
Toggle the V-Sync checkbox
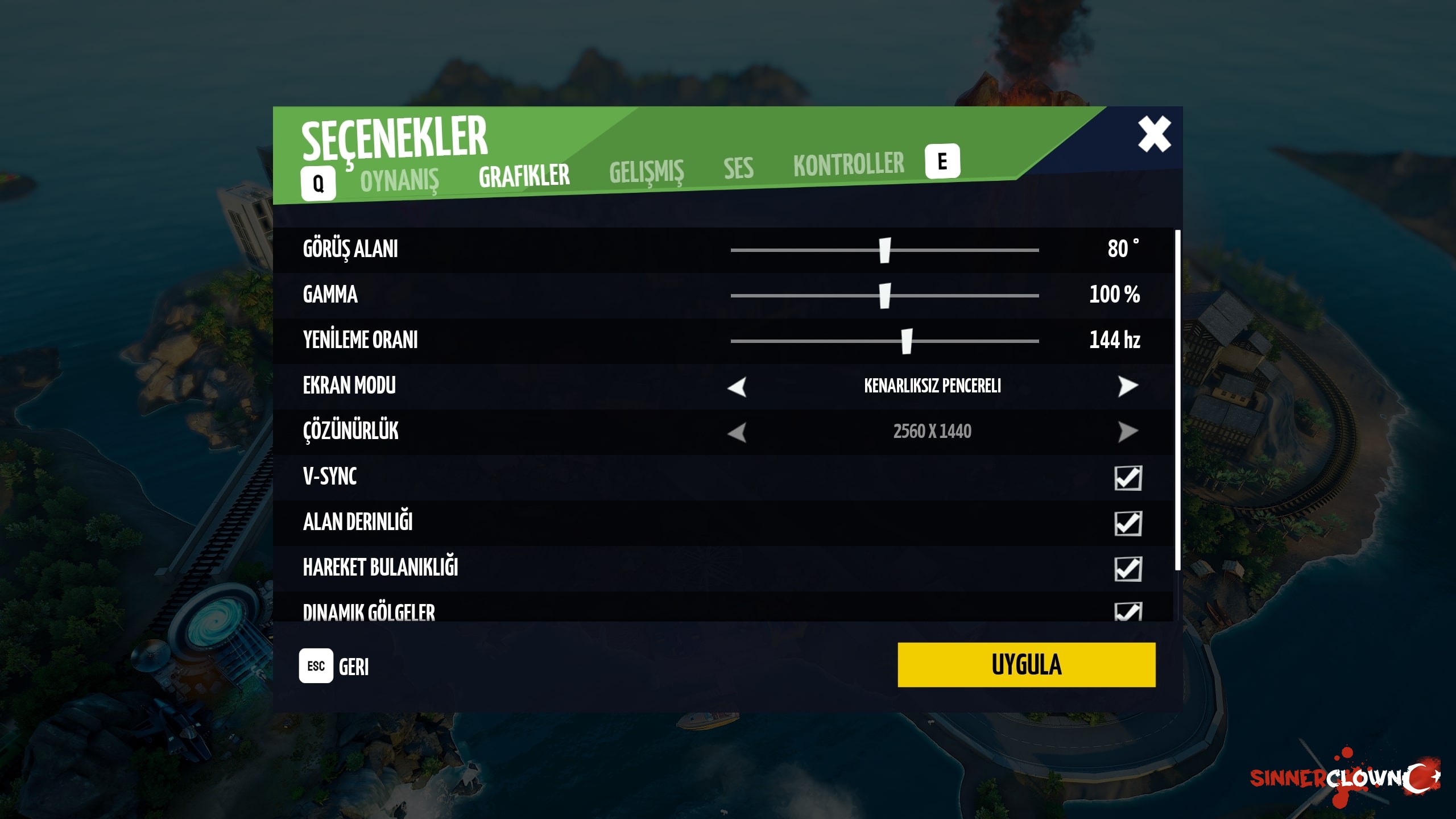(1128, 478)
